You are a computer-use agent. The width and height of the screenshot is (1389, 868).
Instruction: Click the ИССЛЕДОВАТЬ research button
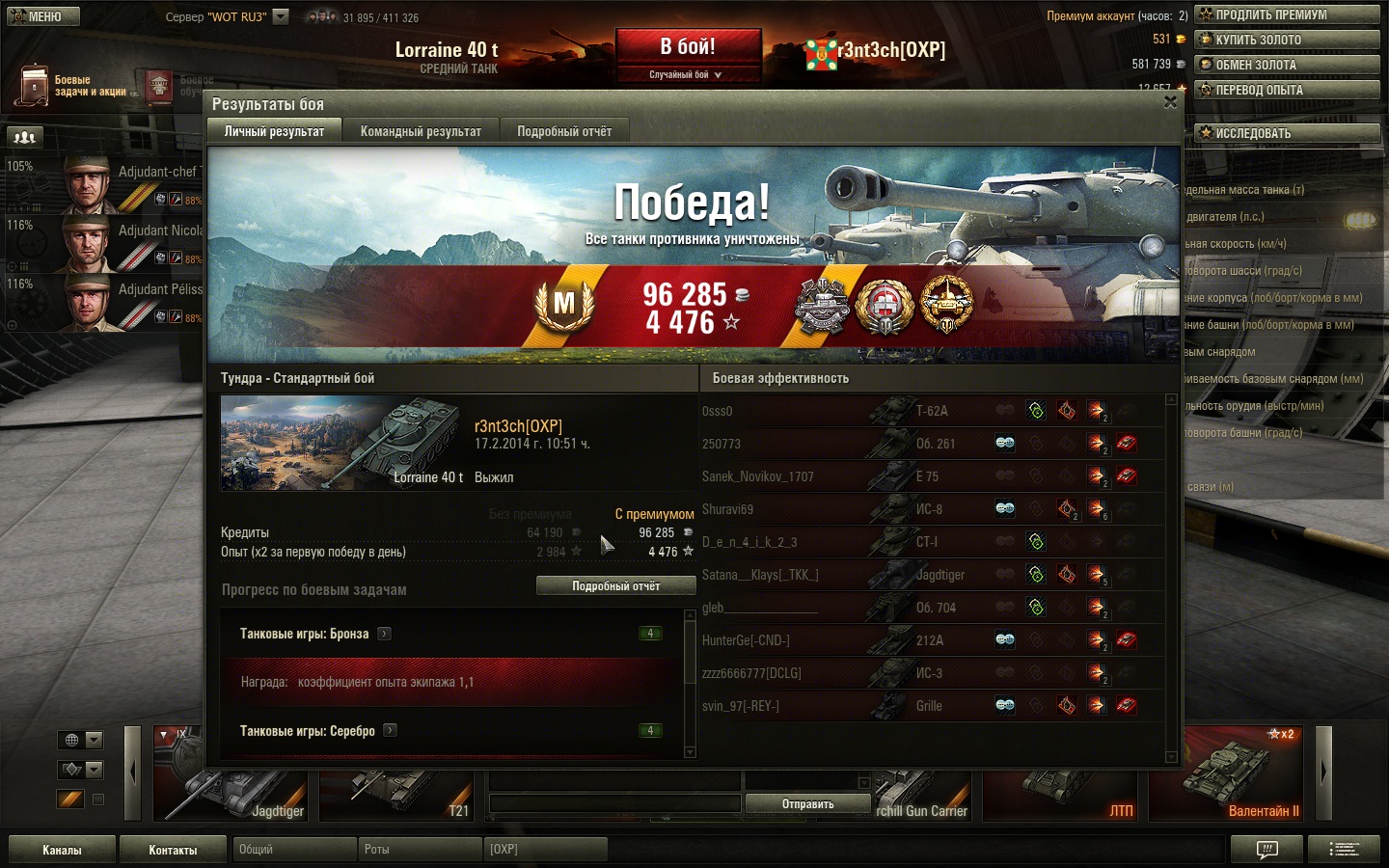(x=1287, y=133)
